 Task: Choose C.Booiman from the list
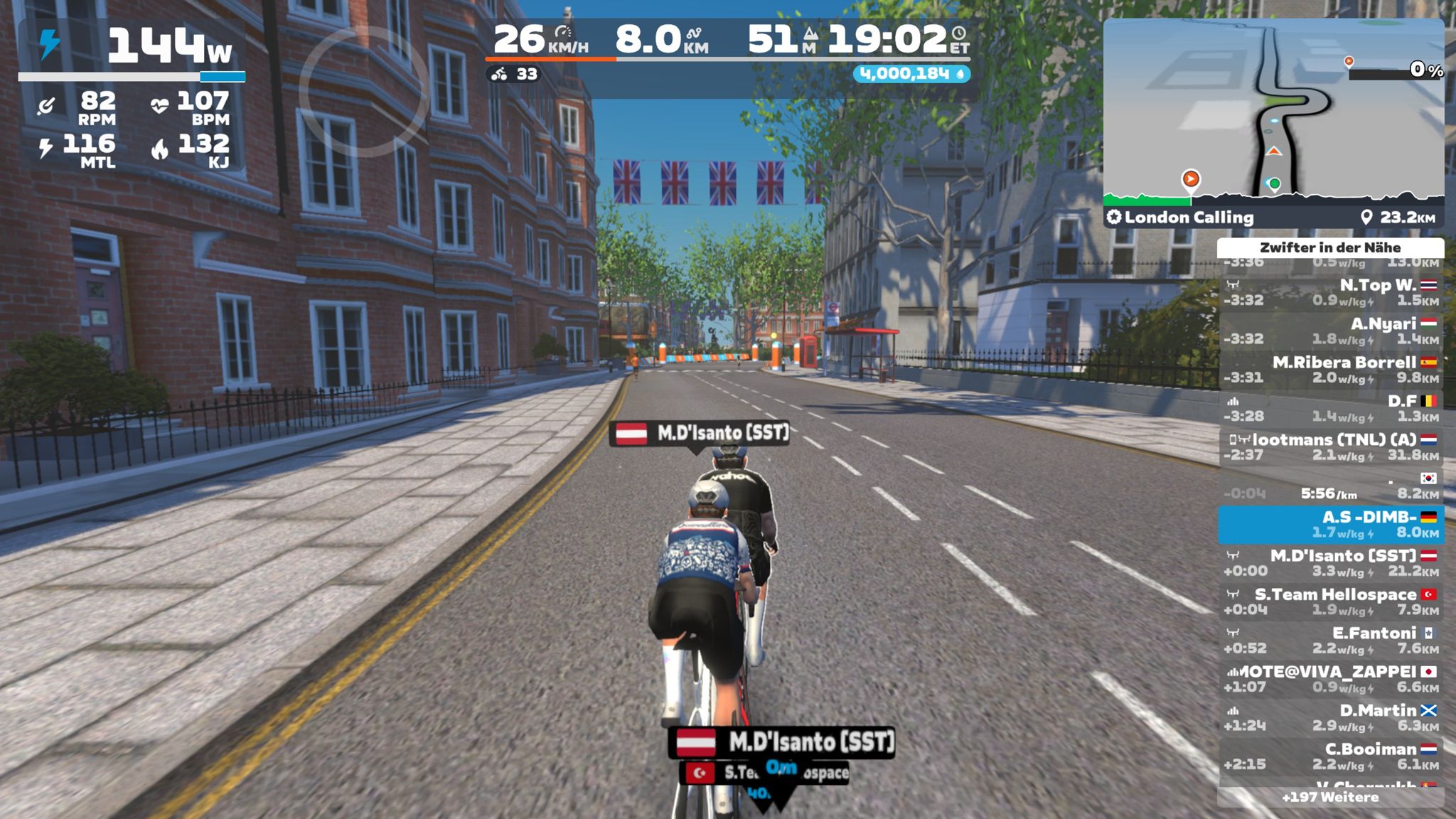pyautogui.click(x=1330, y=756)
